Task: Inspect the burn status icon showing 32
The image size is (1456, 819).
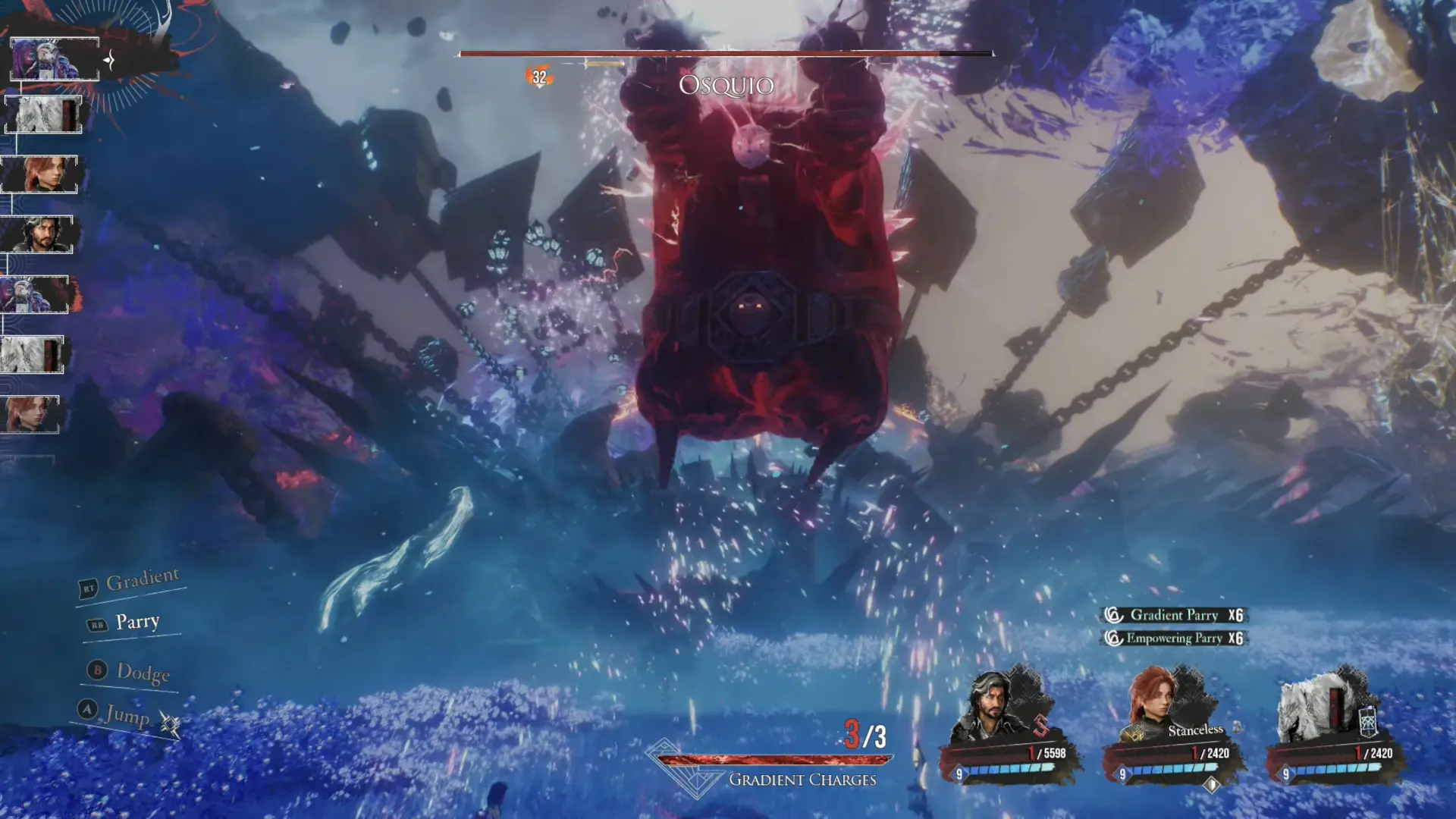Action: pyautogui.click(x=539, y=77)
